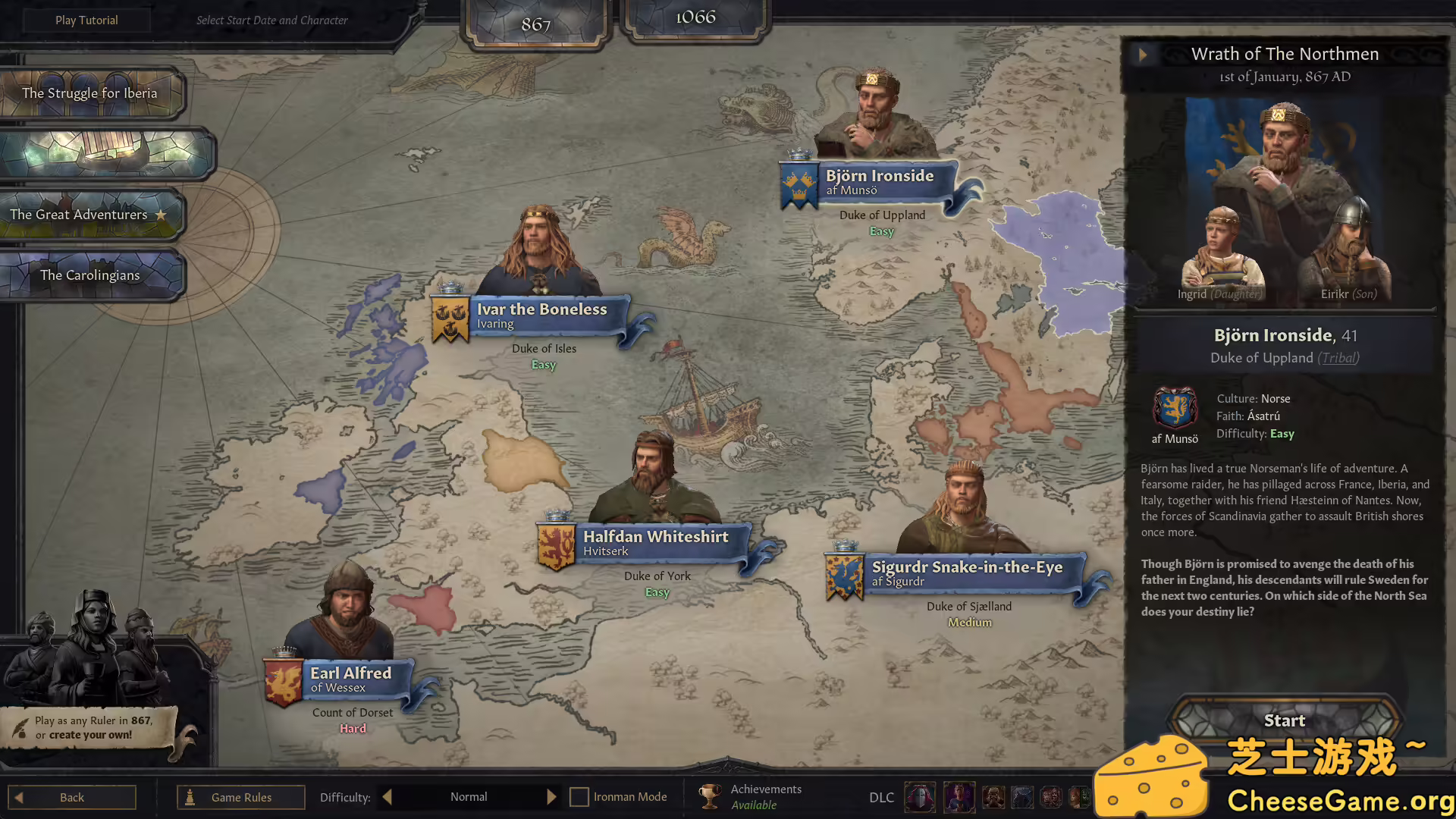Image resolution: width=1456 pixels, height=819 pixels.
Task: Select Halfdan Whiteshirt, Duke of York
Action: click(x=655, y=543)
